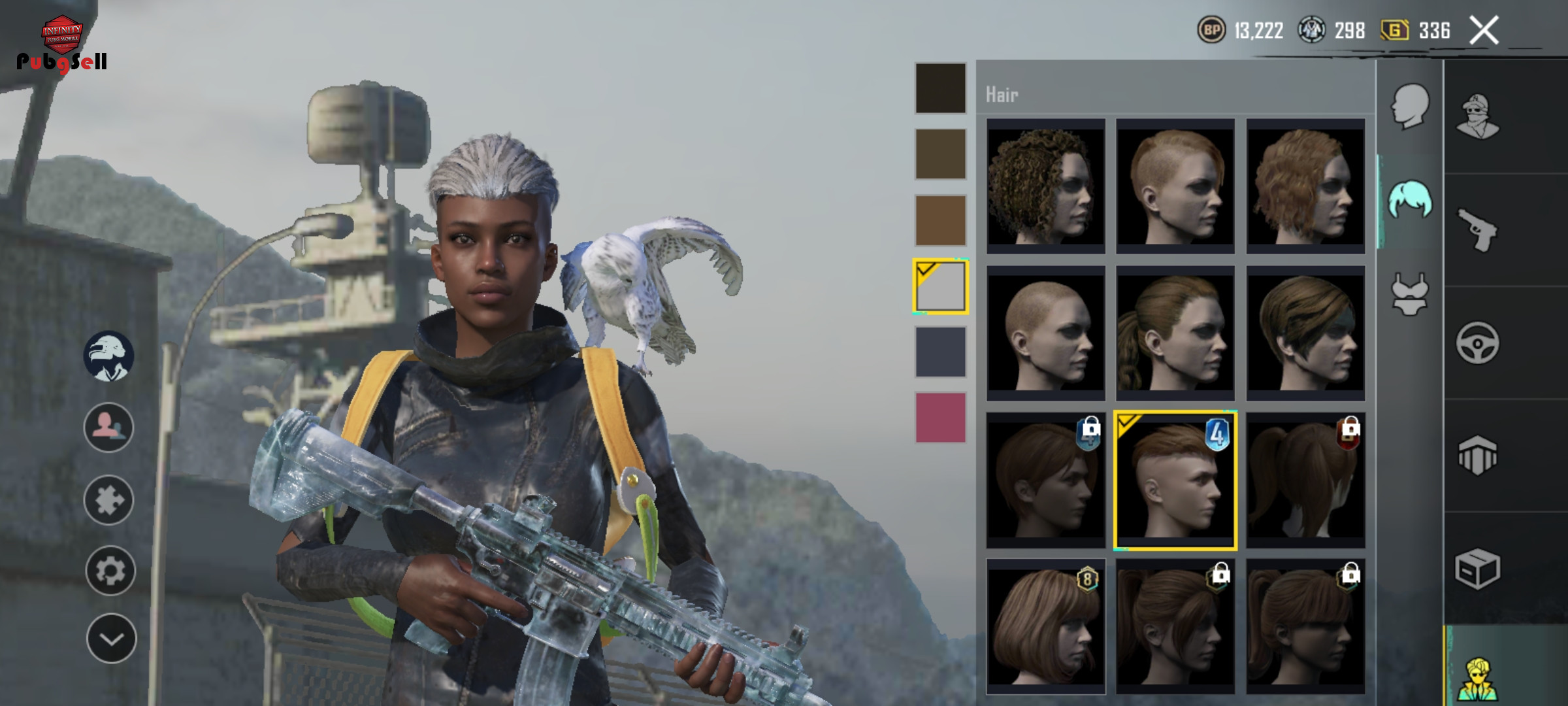Collapse the side menu with down arrow
The image size is (1568, 706).
click(111, 639)
